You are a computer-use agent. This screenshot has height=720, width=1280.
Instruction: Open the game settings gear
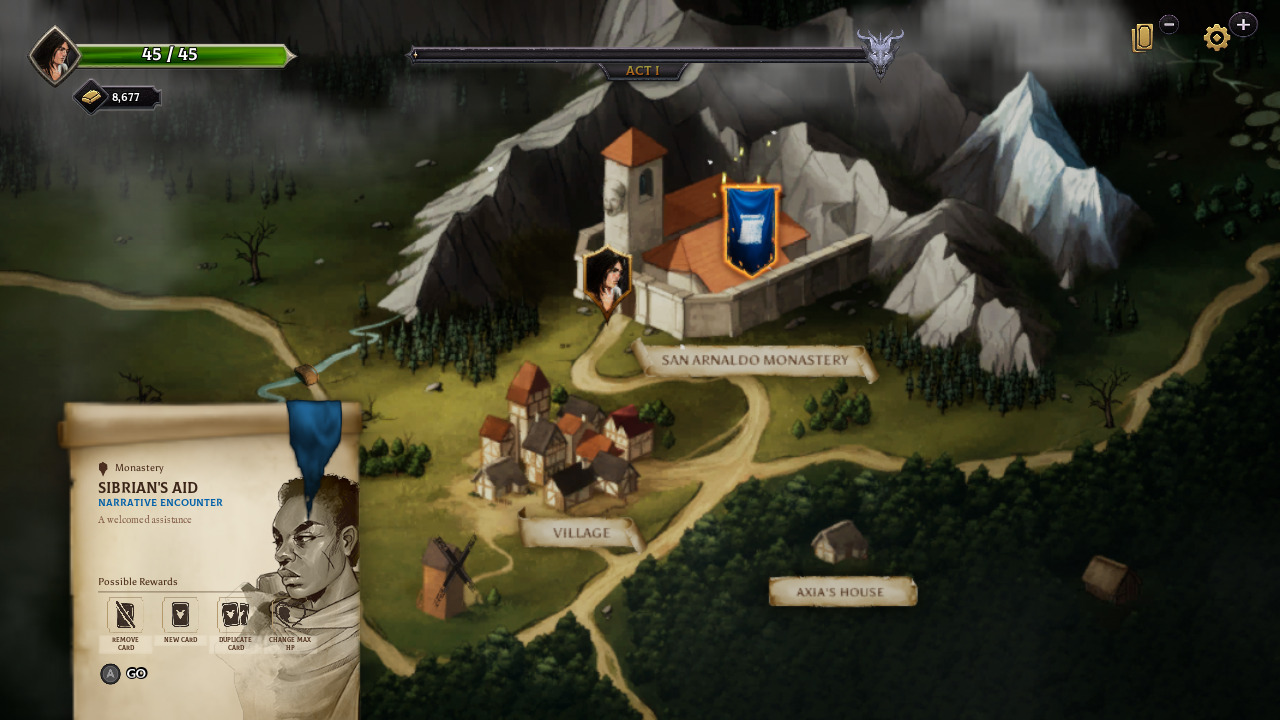click(1216, 37)
